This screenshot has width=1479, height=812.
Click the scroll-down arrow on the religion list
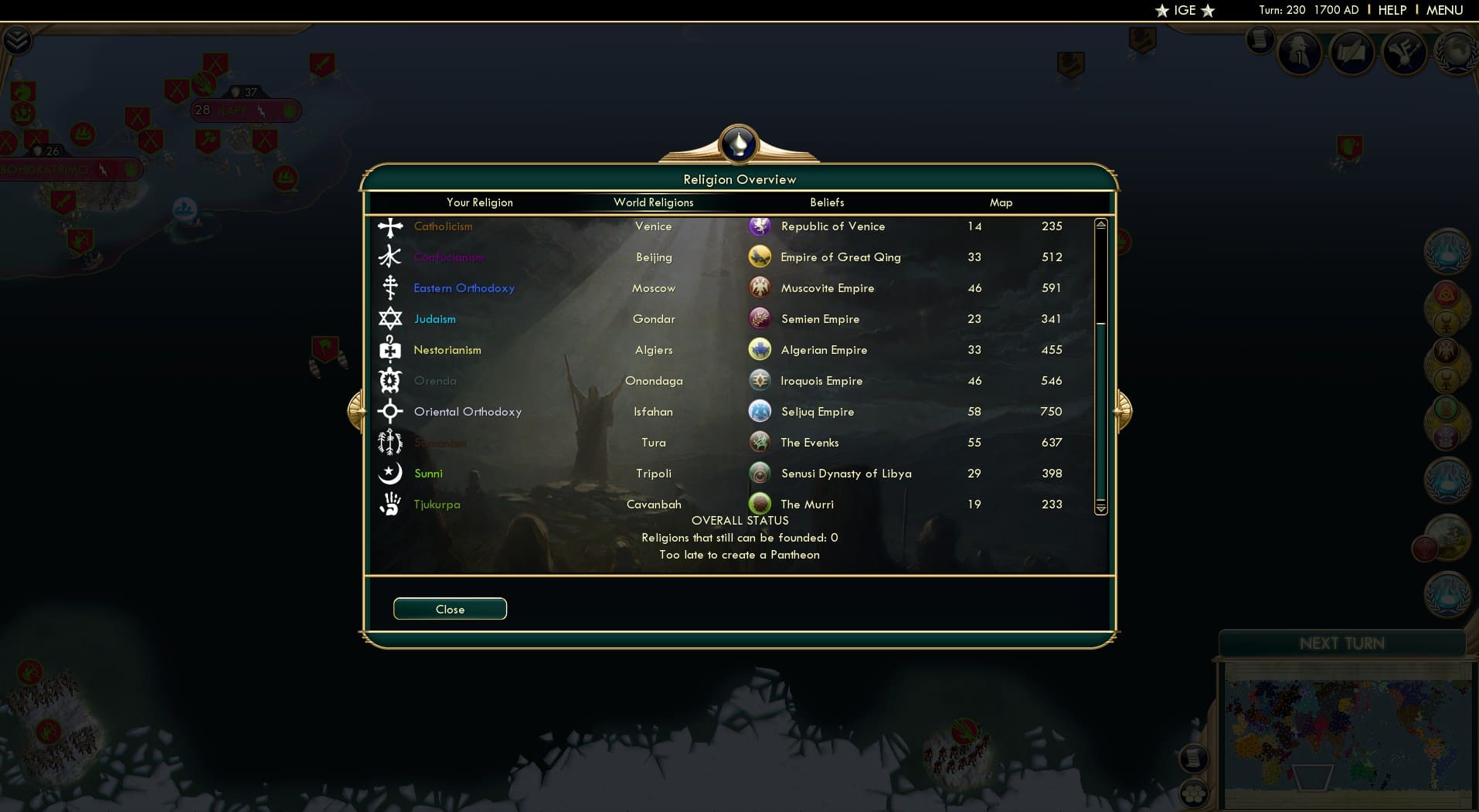[x=1100, y=508]
